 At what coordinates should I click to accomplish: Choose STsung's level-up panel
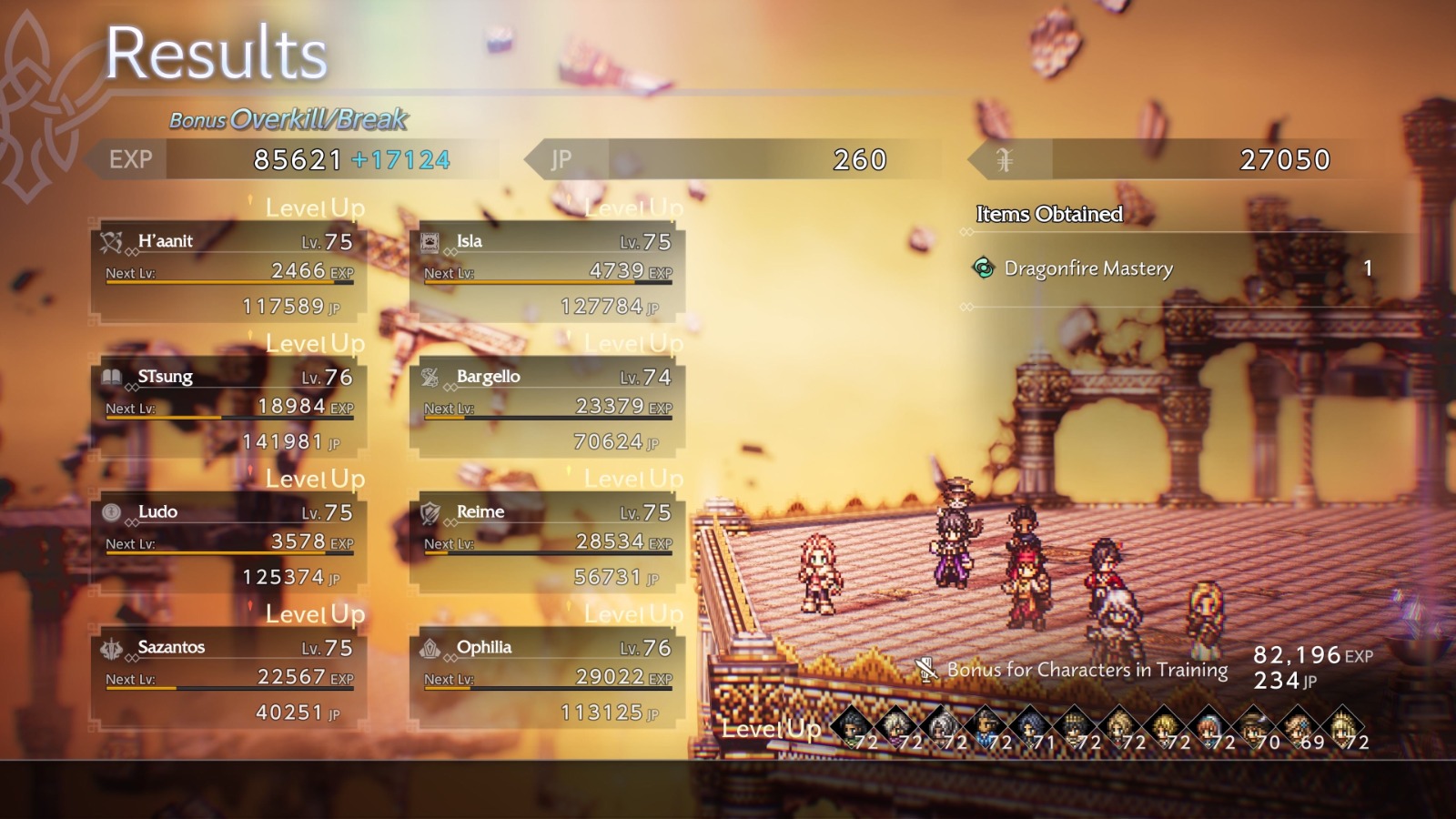click(x=229, y=409)
